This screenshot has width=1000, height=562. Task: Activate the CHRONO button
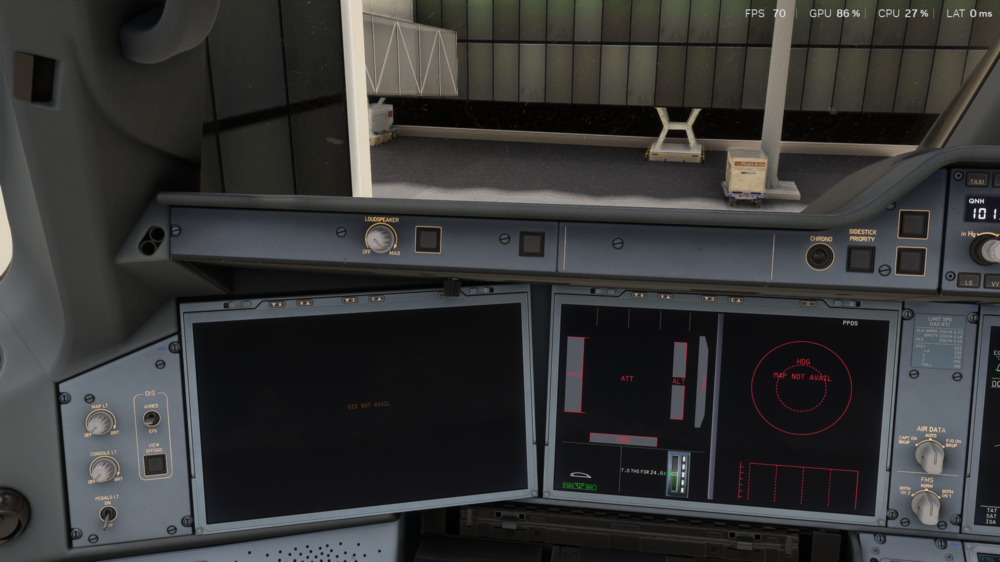click(x=820, y=256)
